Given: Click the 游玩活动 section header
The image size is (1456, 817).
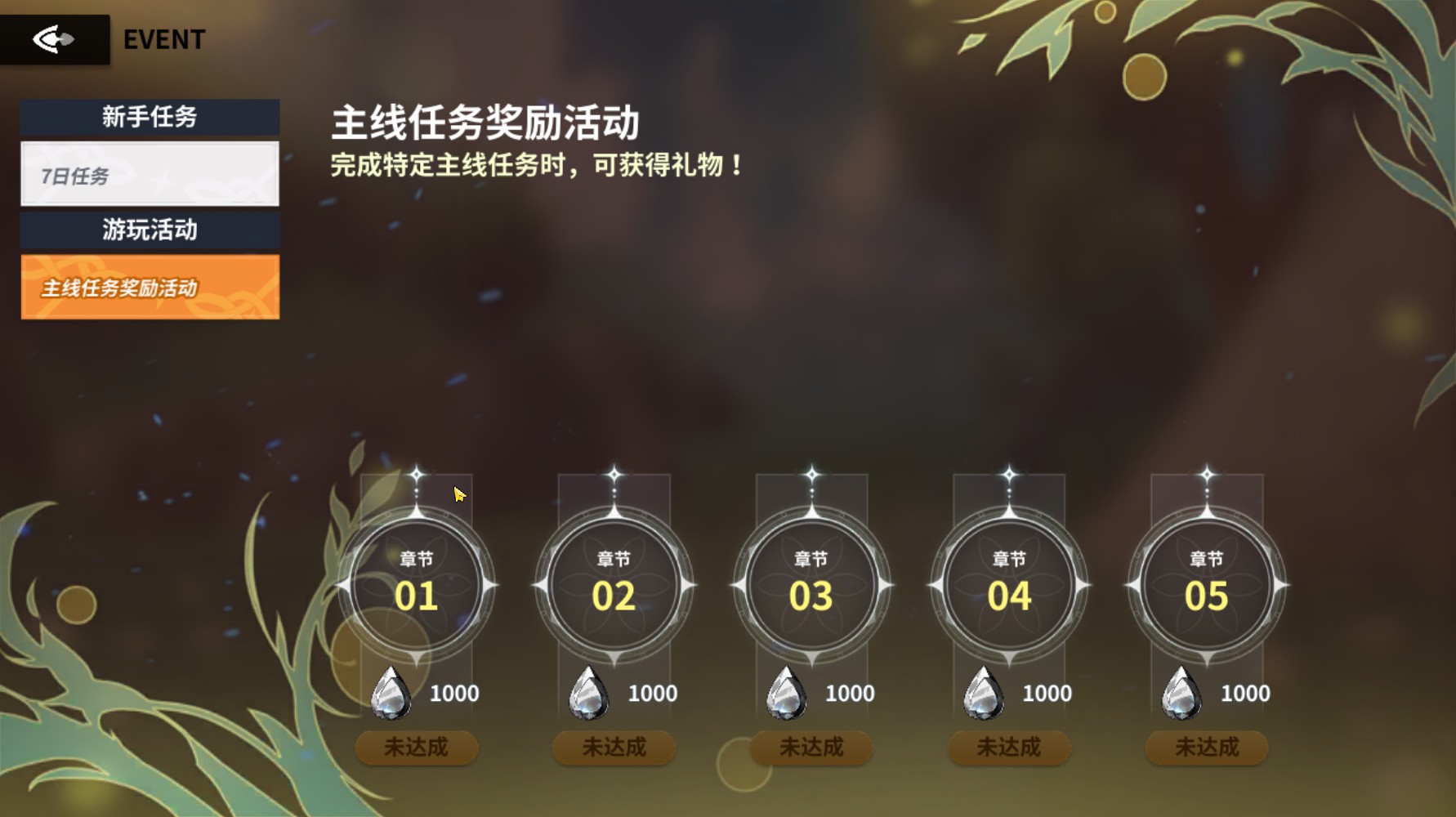Looking at the screenshot, I should pyautogui.click(x=150, y=231).
